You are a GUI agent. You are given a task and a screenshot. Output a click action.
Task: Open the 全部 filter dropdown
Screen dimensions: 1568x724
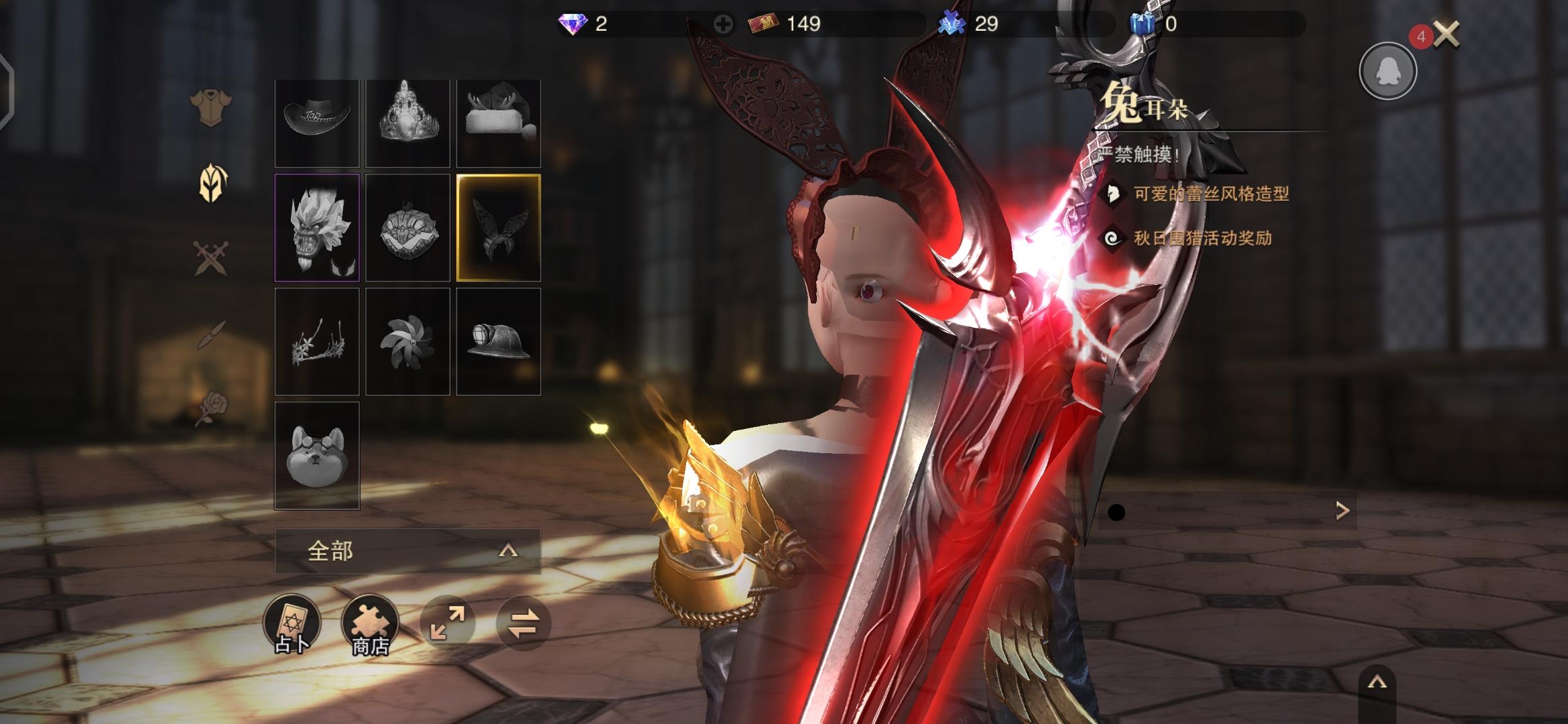[407, 551]
